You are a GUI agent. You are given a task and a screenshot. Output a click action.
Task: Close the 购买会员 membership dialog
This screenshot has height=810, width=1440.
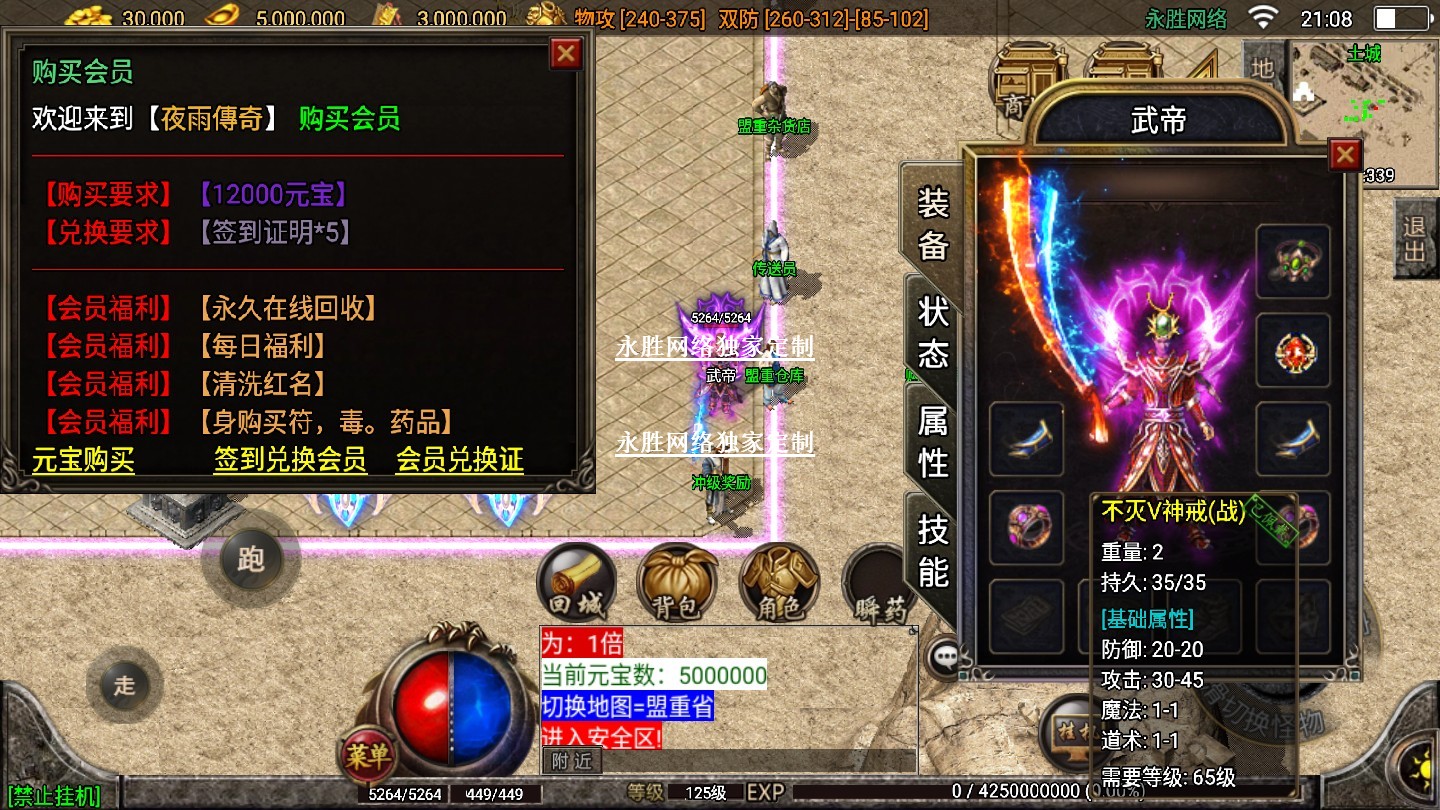tap(566, 53)
